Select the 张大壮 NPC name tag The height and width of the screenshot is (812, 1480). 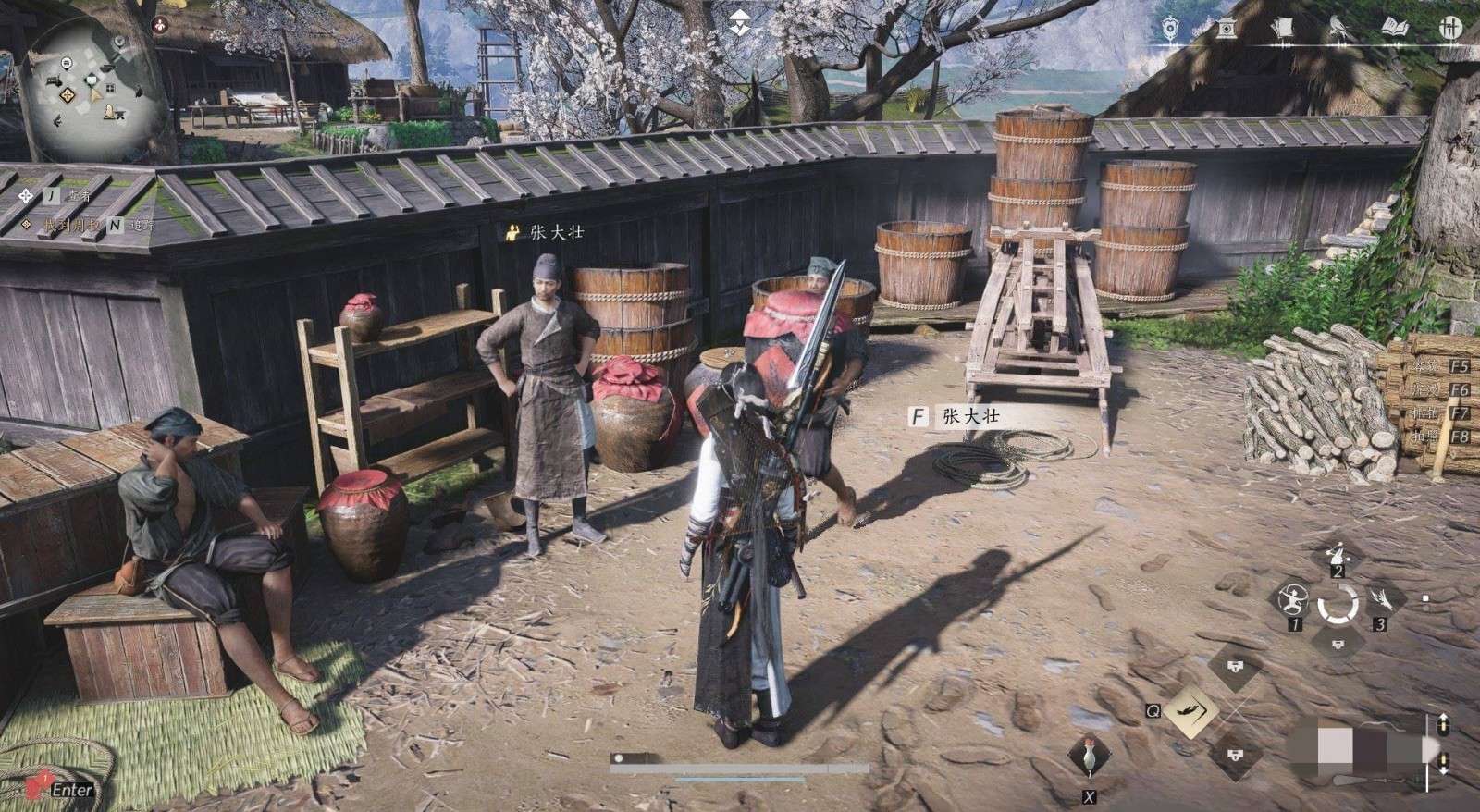(556, 232)
